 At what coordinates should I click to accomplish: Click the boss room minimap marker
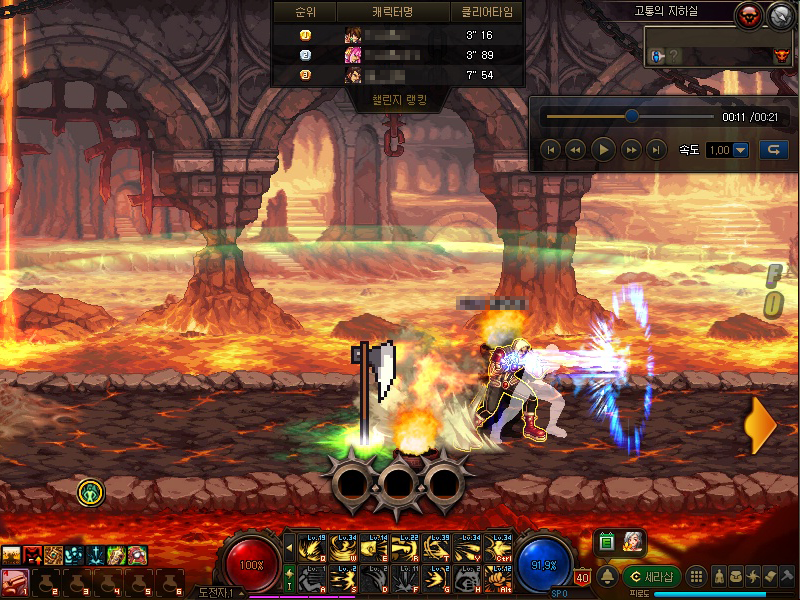781,56
